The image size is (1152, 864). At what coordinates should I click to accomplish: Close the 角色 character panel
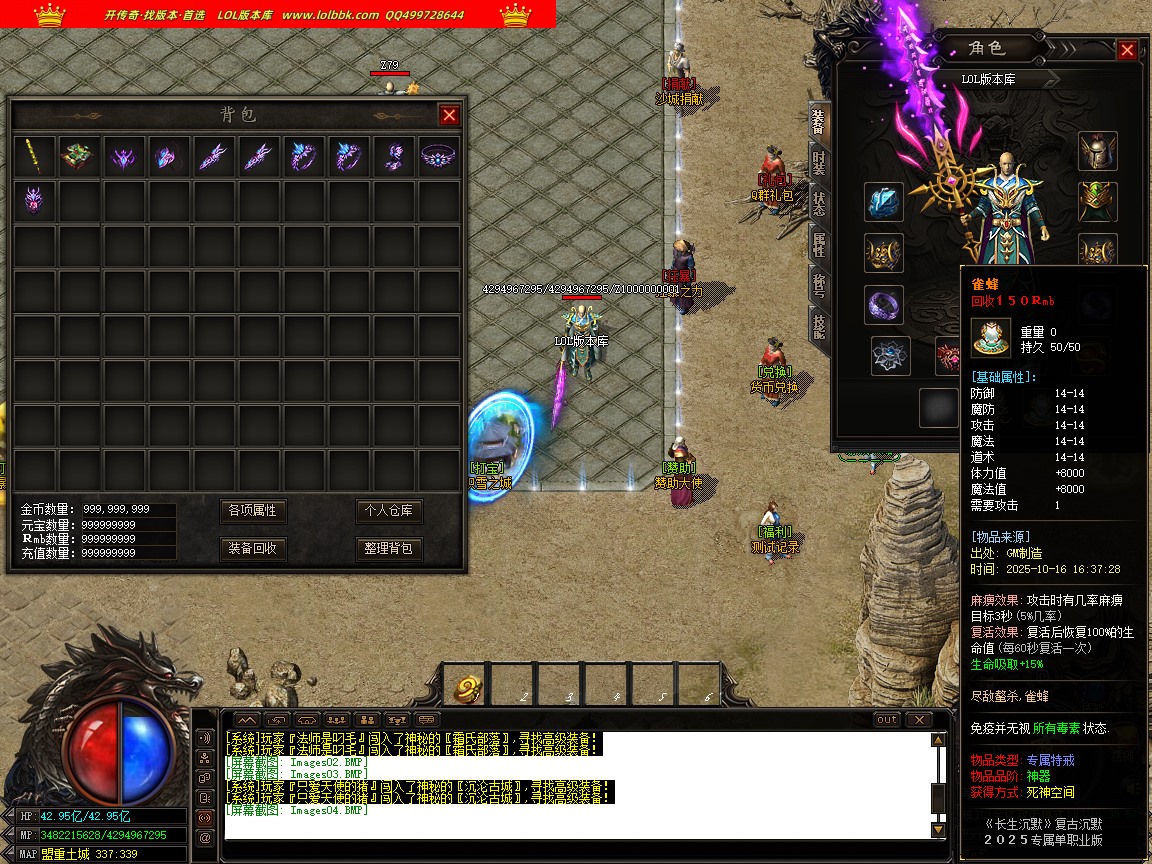click(x=1127, y=50)
